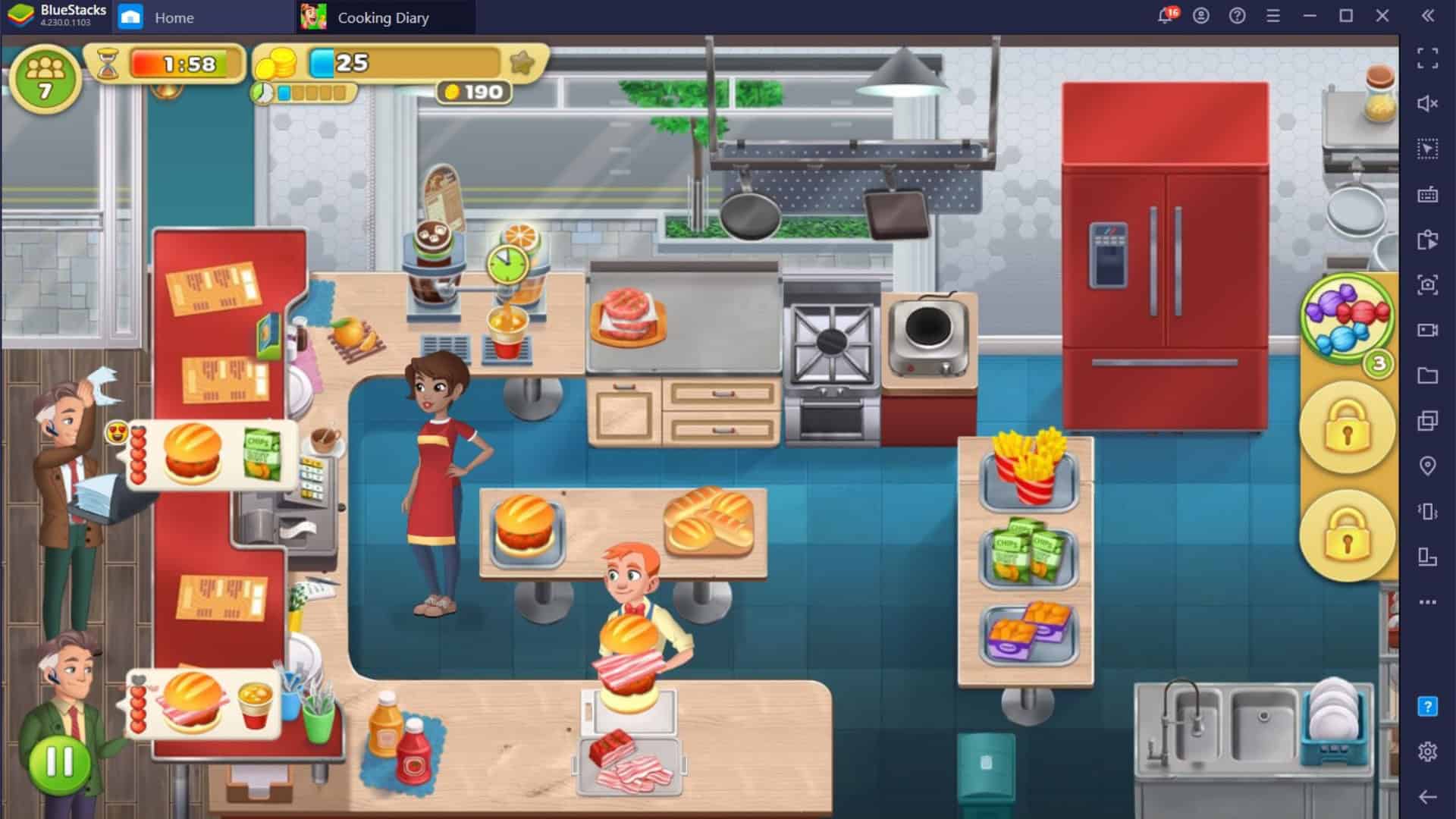Toggle the shake device control in the sidebar
This screenshot has height=819, width=1456.
1429,508
